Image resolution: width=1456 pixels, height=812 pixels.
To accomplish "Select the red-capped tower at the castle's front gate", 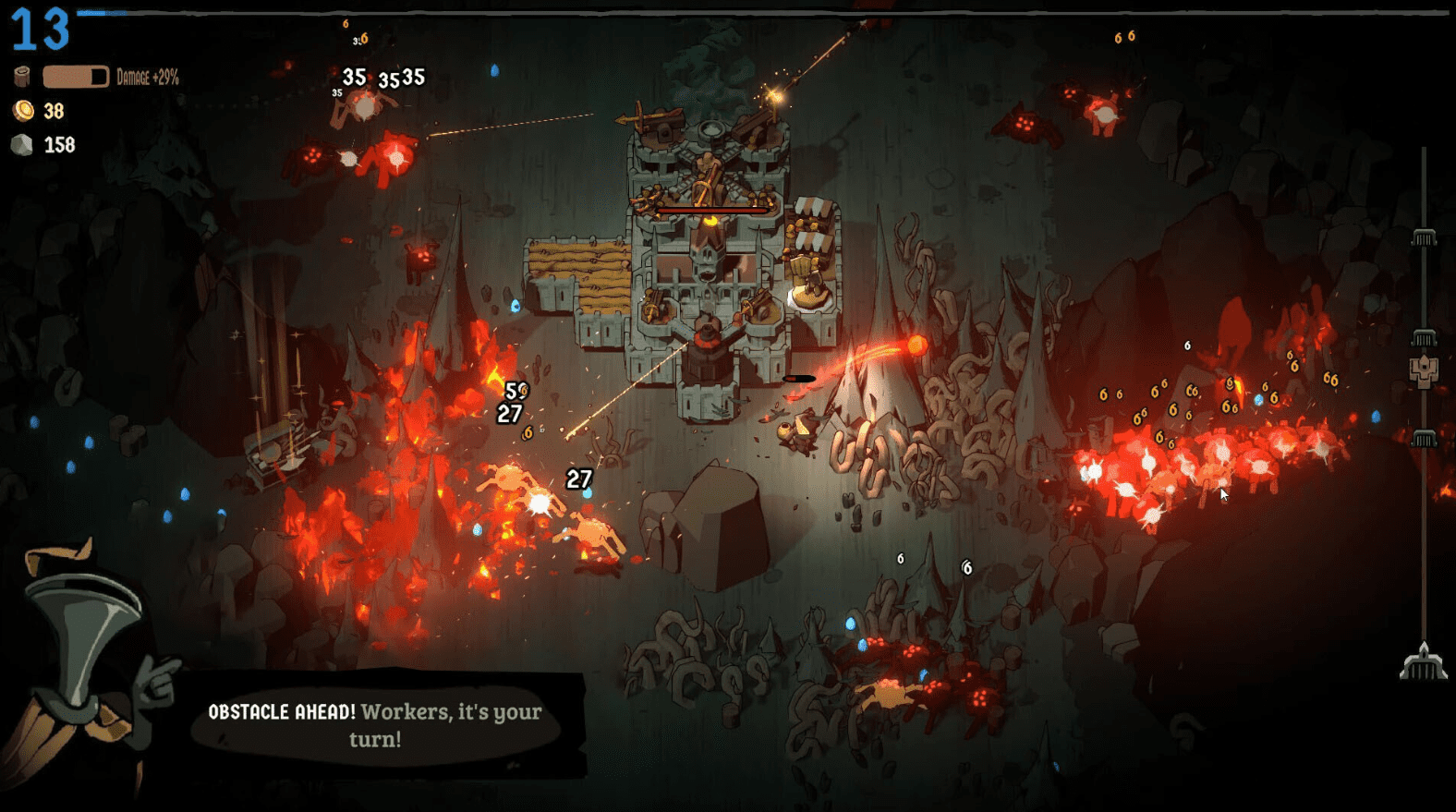I will coord(705,337).
